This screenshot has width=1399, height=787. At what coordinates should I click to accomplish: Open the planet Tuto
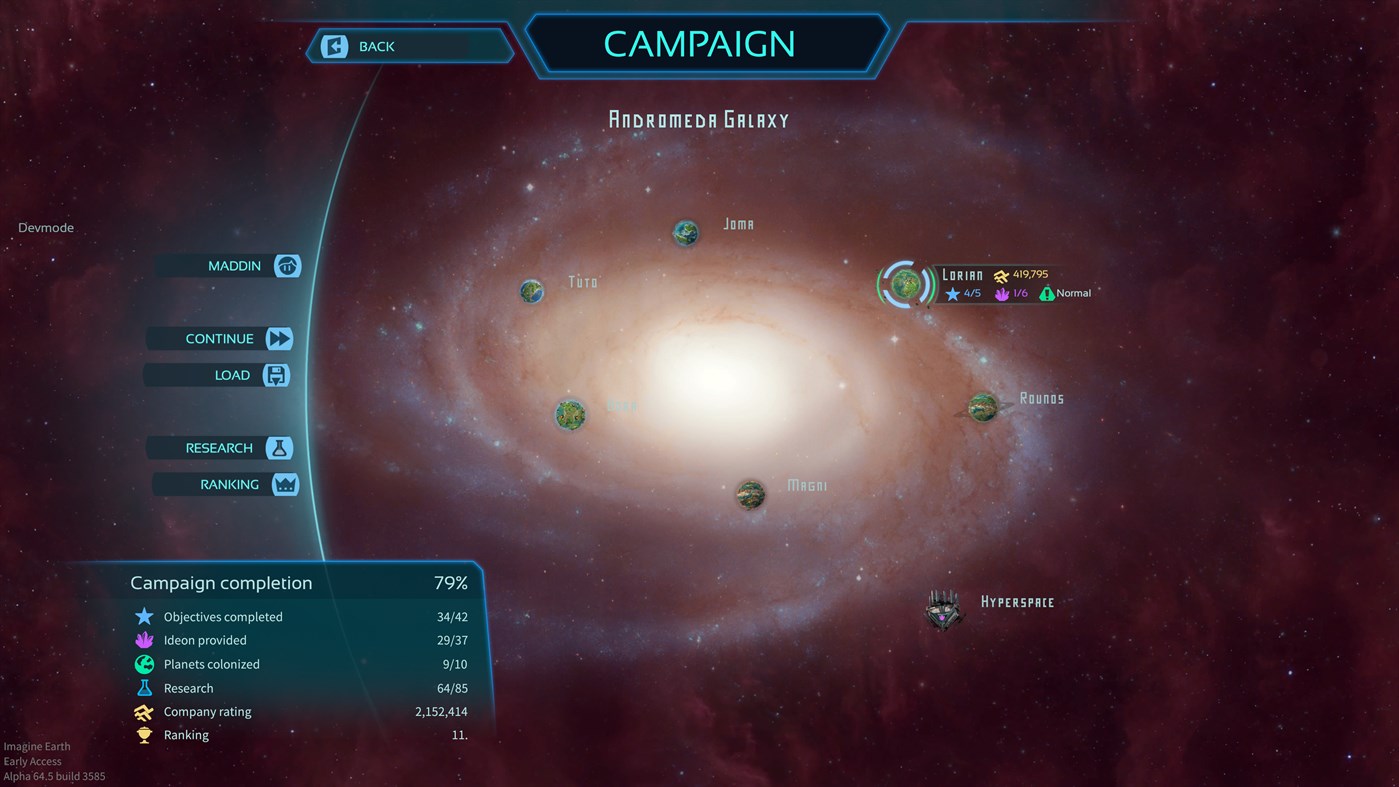tap(531, 291)
